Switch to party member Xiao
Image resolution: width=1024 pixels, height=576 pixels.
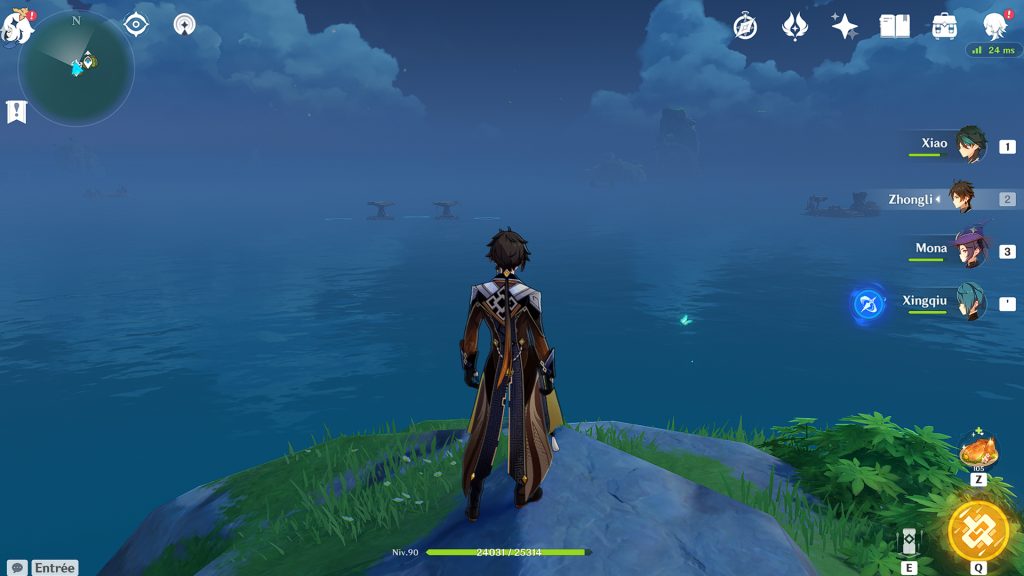tap(968, 146)
